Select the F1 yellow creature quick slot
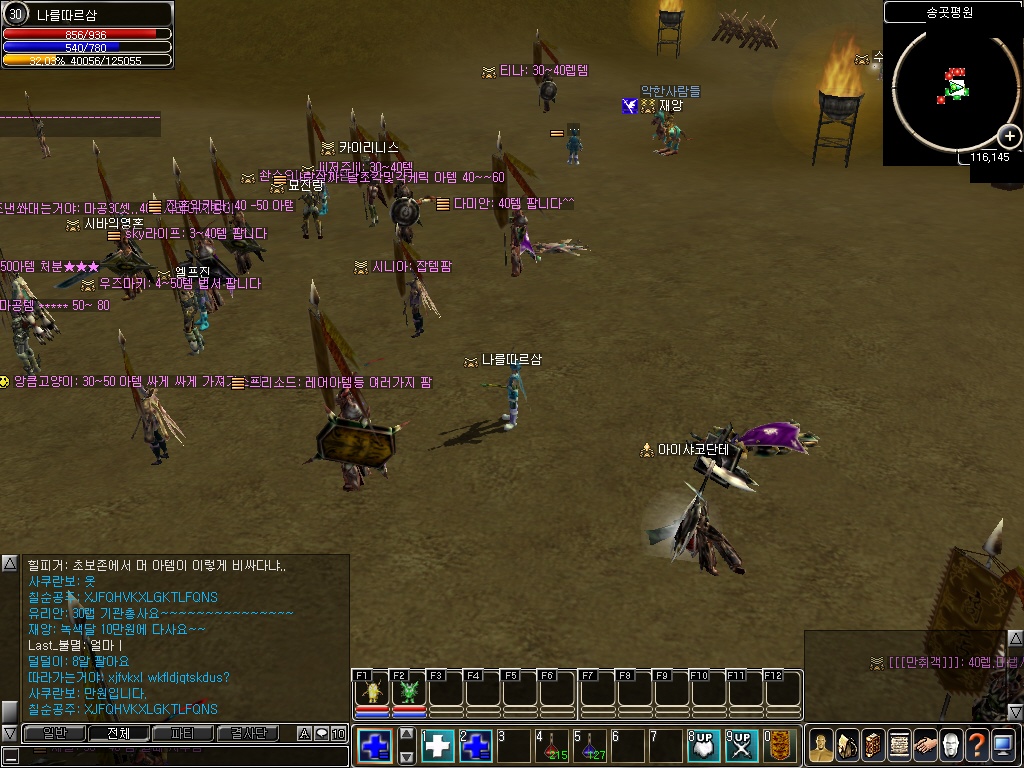 [372, 692]
